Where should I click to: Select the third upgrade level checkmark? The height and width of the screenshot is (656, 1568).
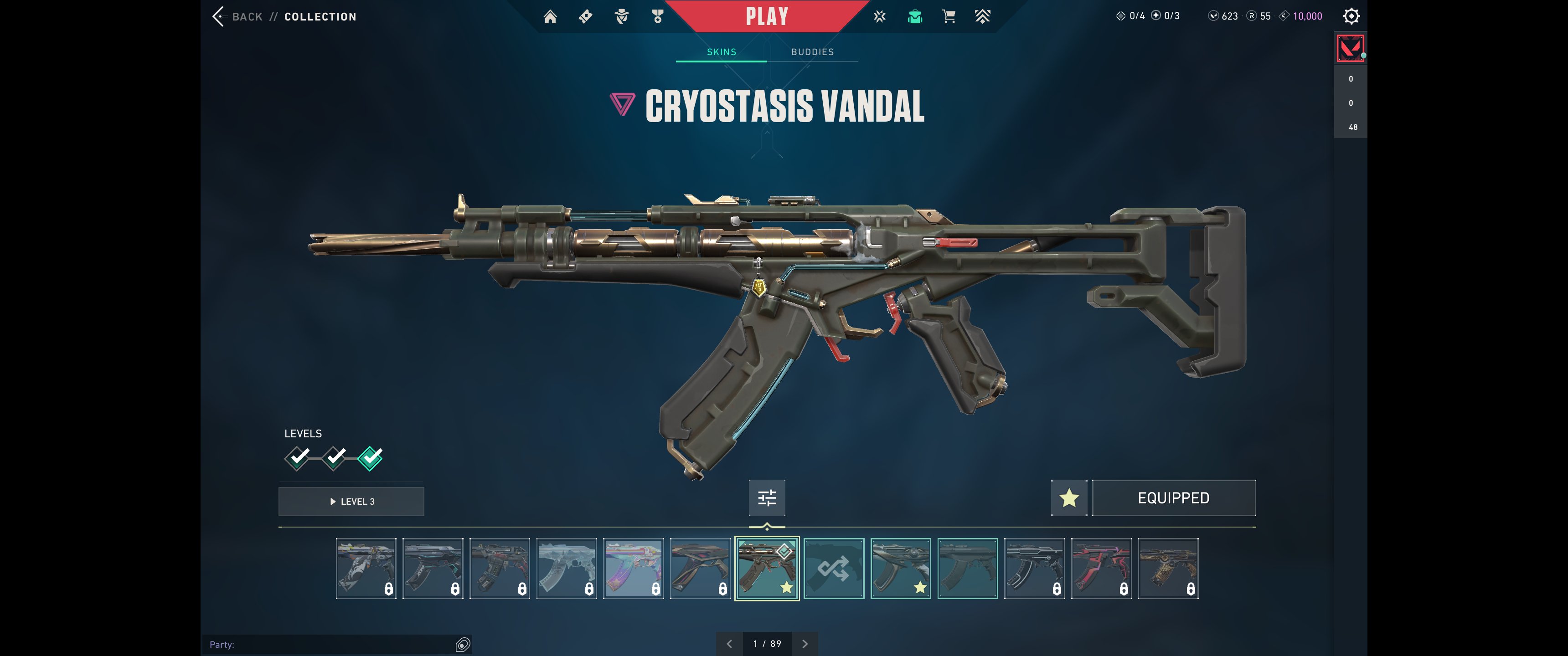pyautogui.click(x=370, y=458)
